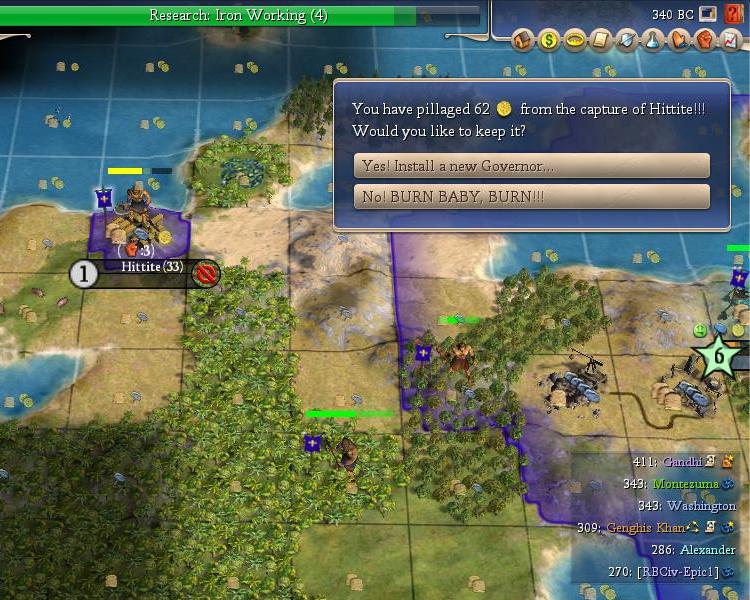Choose "No! BURN BABY, BURN!!!"
This screenshot has width=750, height=600.
tap(531, 197)
